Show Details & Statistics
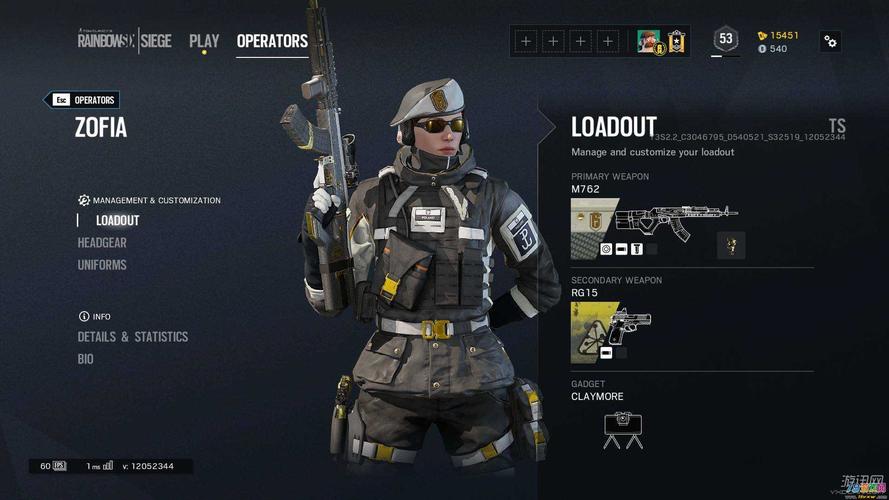Image resolution: width=889 pixels, height=500 pixels. [x=133, y=337]
